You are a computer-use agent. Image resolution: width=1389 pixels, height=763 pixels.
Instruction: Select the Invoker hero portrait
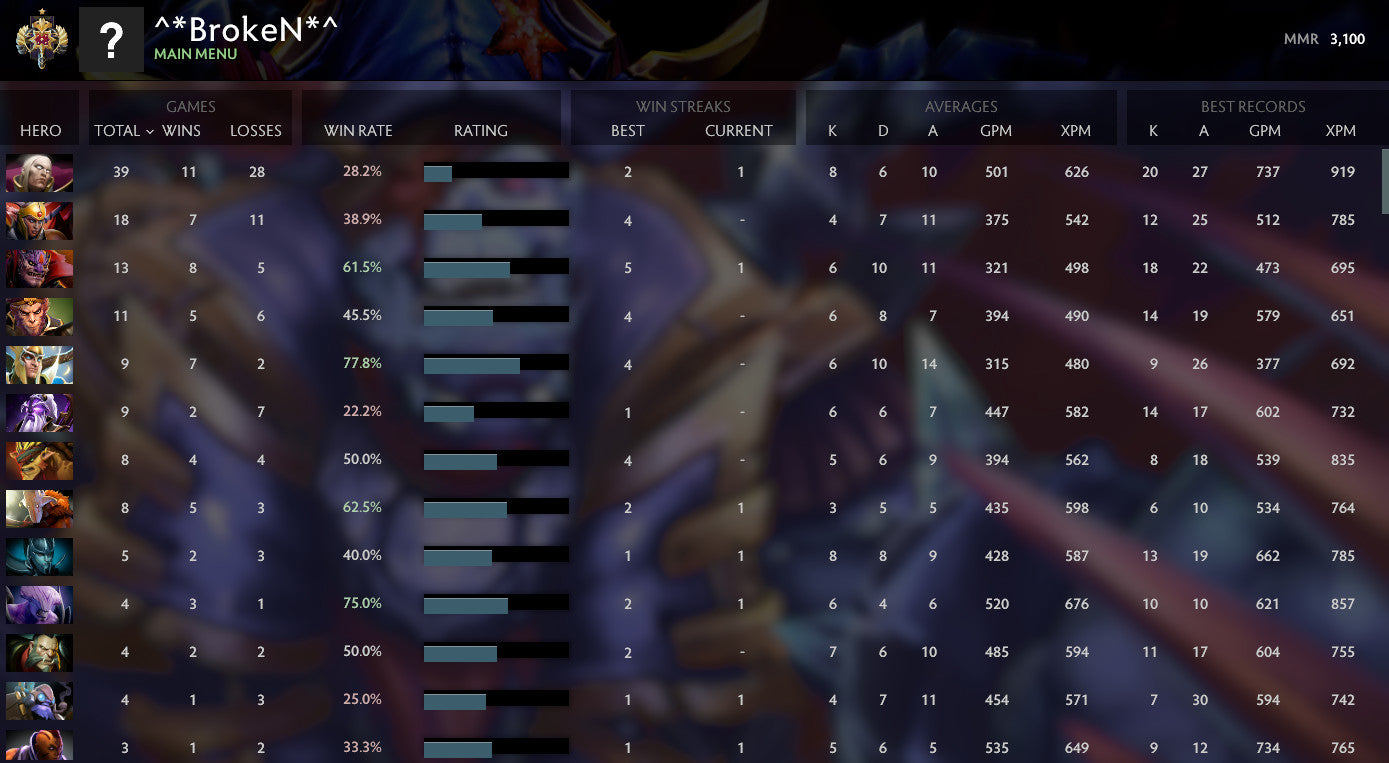(x=39, y=173)
